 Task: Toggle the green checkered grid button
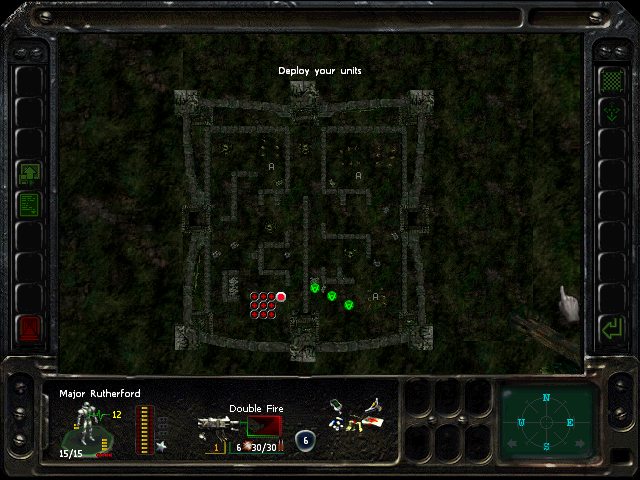pos(609,79)
